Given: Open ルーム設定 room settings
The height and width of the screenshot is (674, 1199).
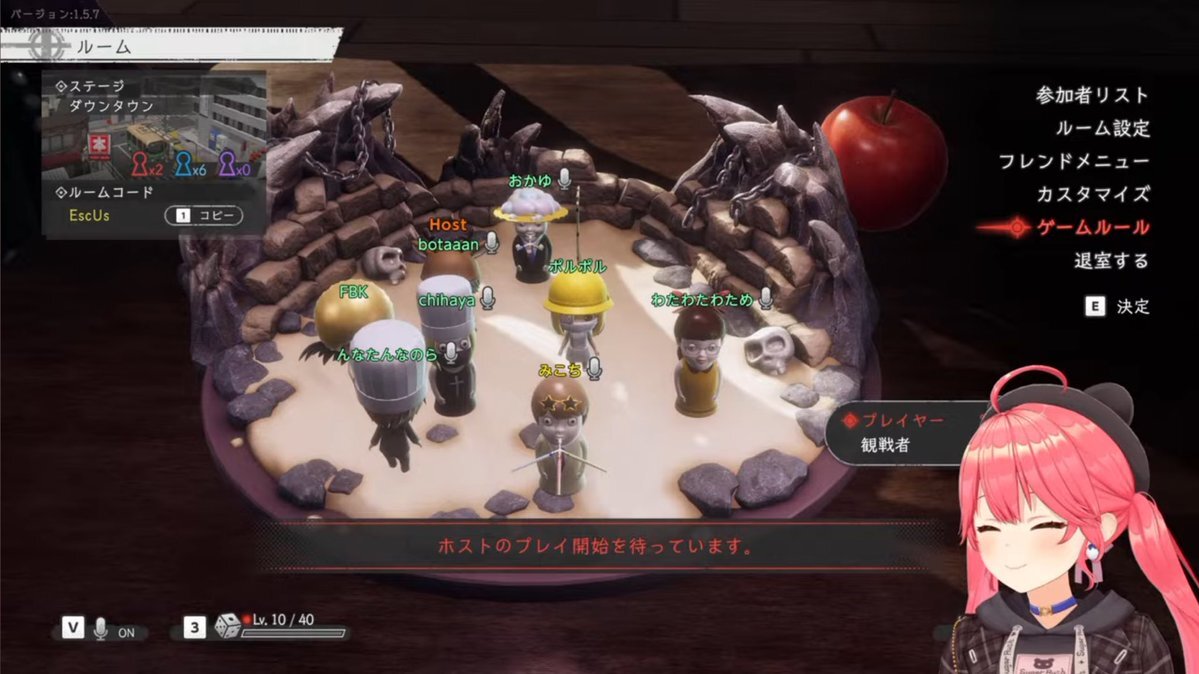Looking at the screenshot, I should [x=1102, y=128].
